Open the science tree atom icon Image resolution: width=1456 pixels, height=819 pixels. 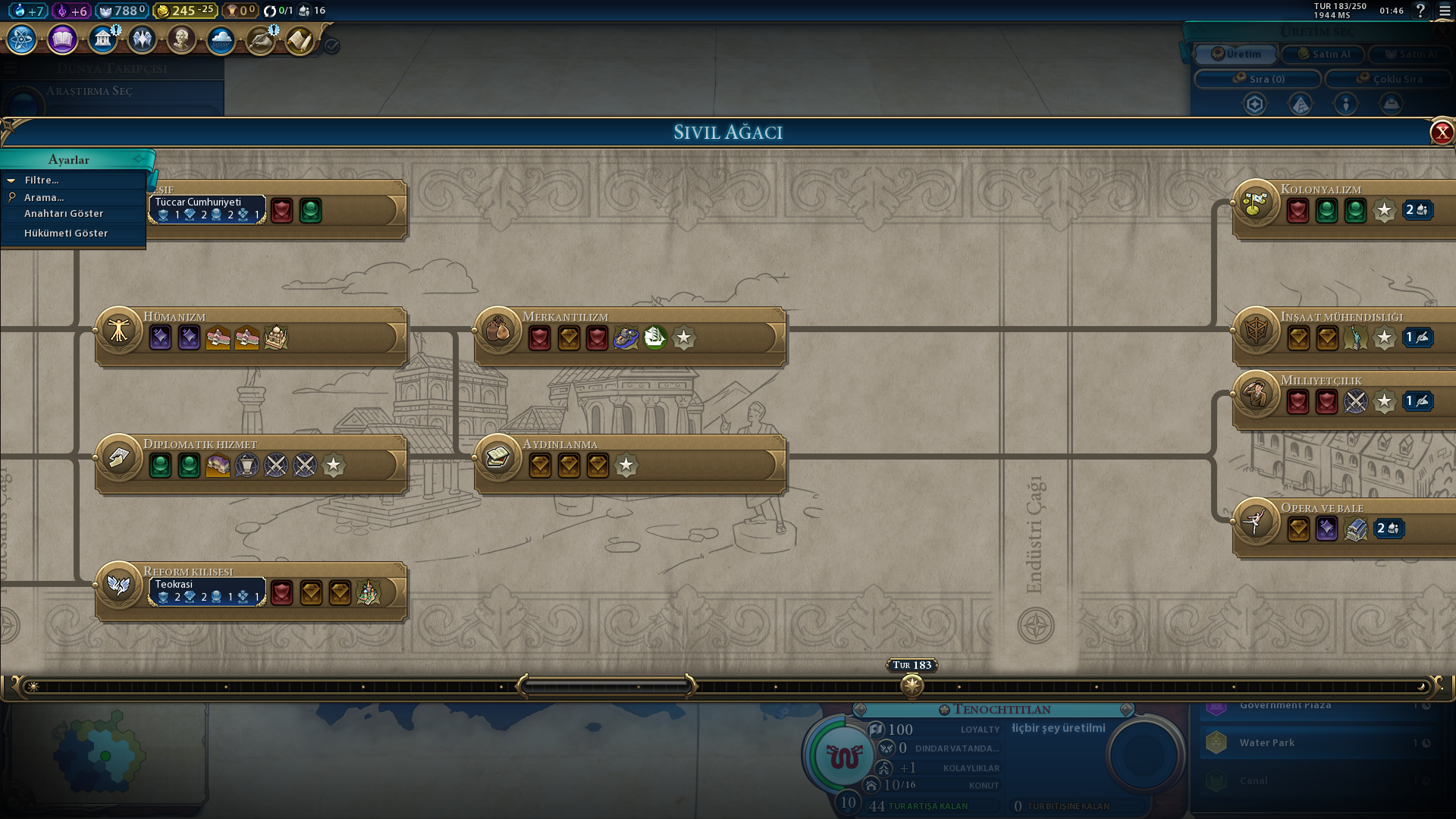(x=22, y=39)
